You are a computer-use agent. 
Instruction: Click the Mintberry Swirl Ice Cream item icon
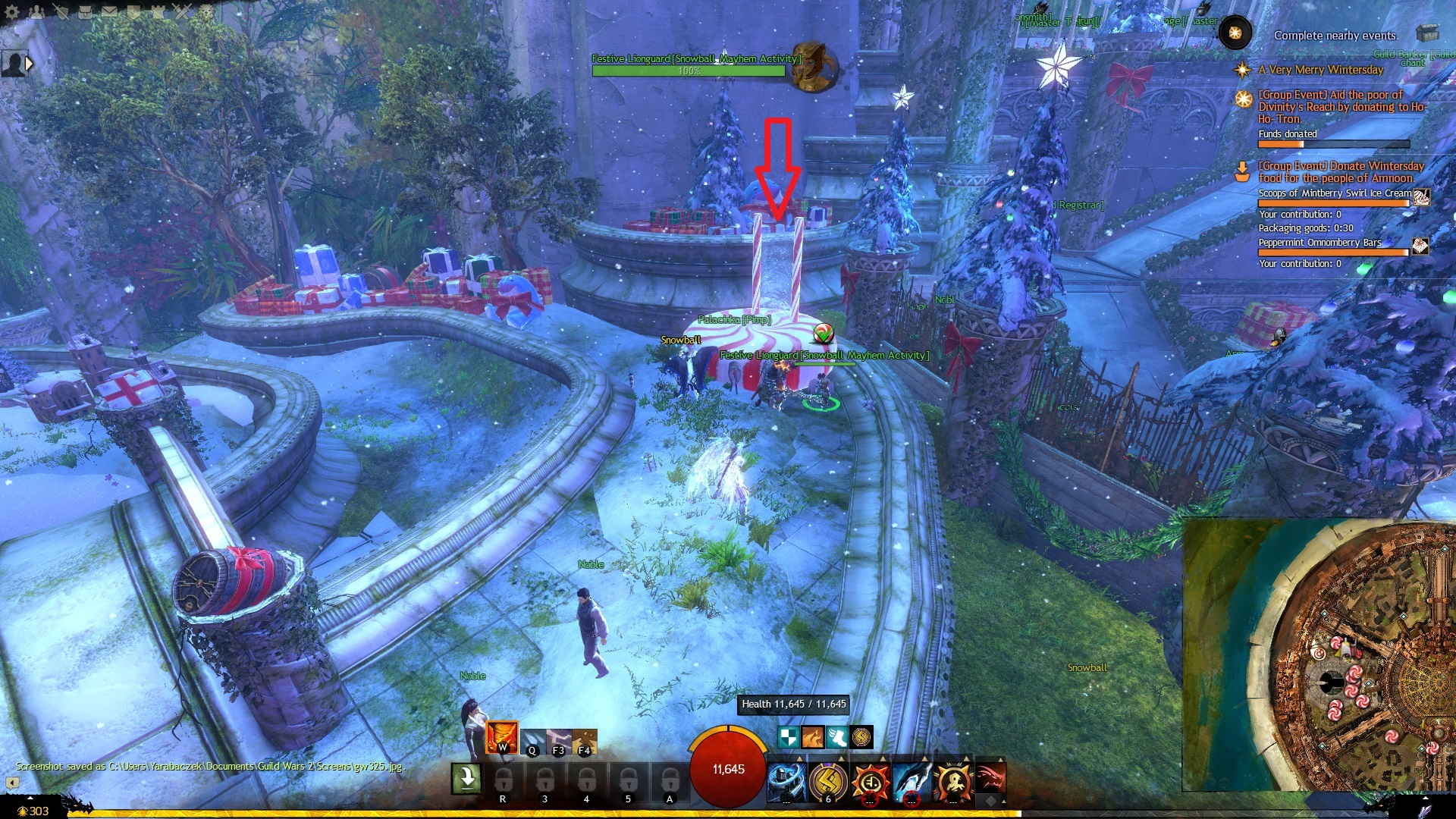pyautogui.click(x=1421, y=196)
